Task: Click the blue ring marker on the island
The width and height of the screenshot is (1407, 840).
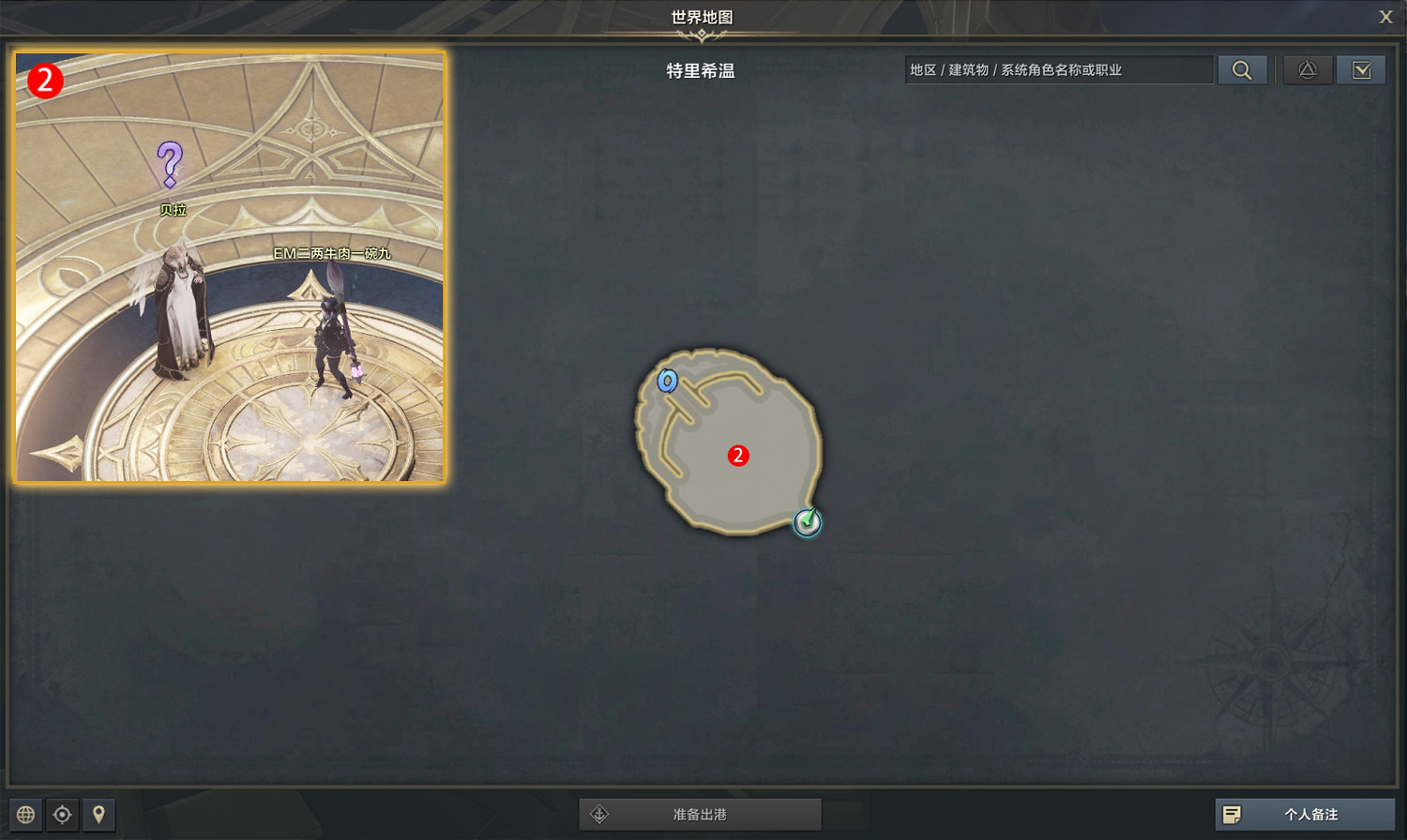Action: coord(668,381)
